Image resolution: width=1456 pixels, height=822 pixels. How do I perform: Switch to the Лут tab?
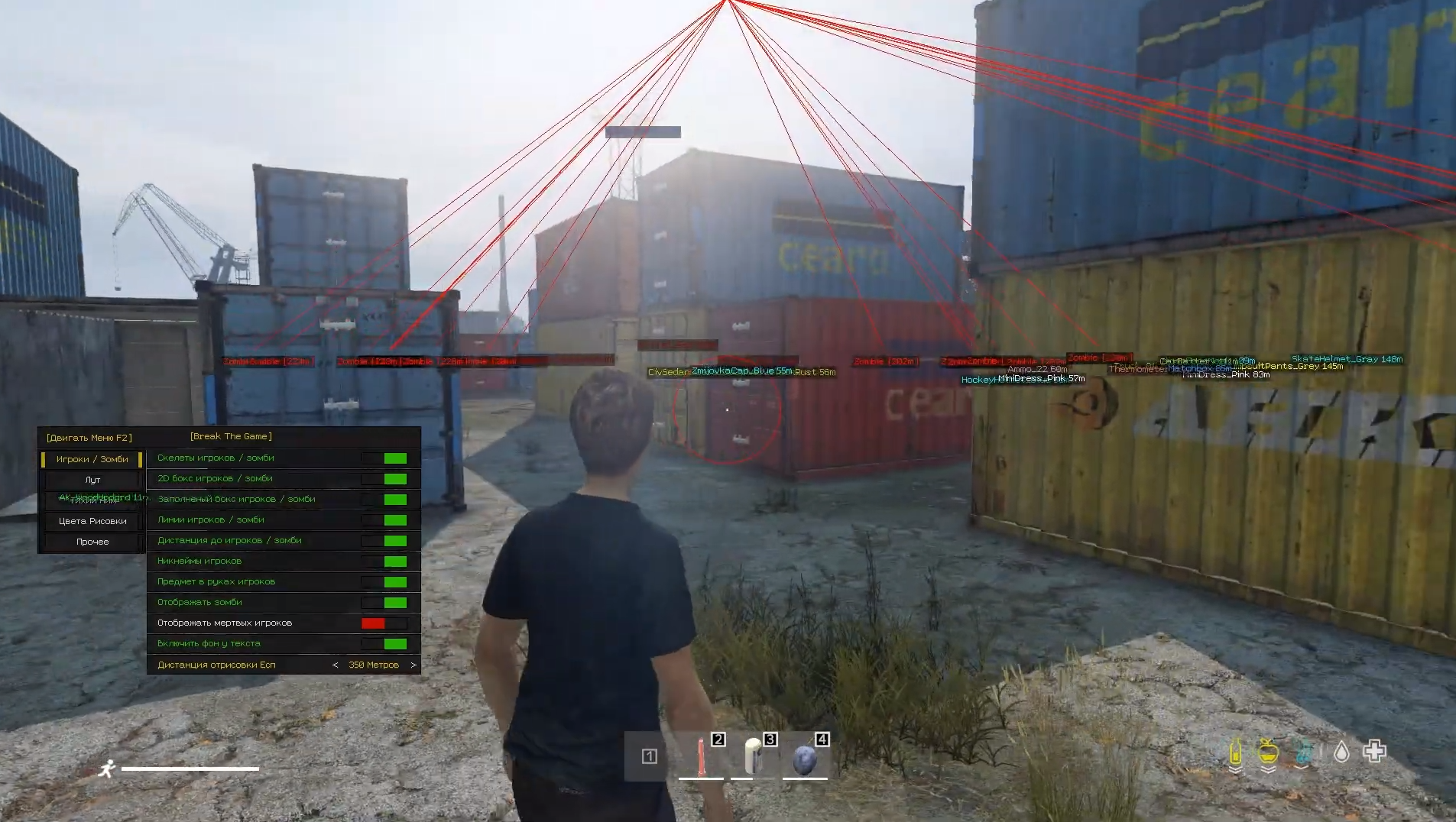(92, 480)
